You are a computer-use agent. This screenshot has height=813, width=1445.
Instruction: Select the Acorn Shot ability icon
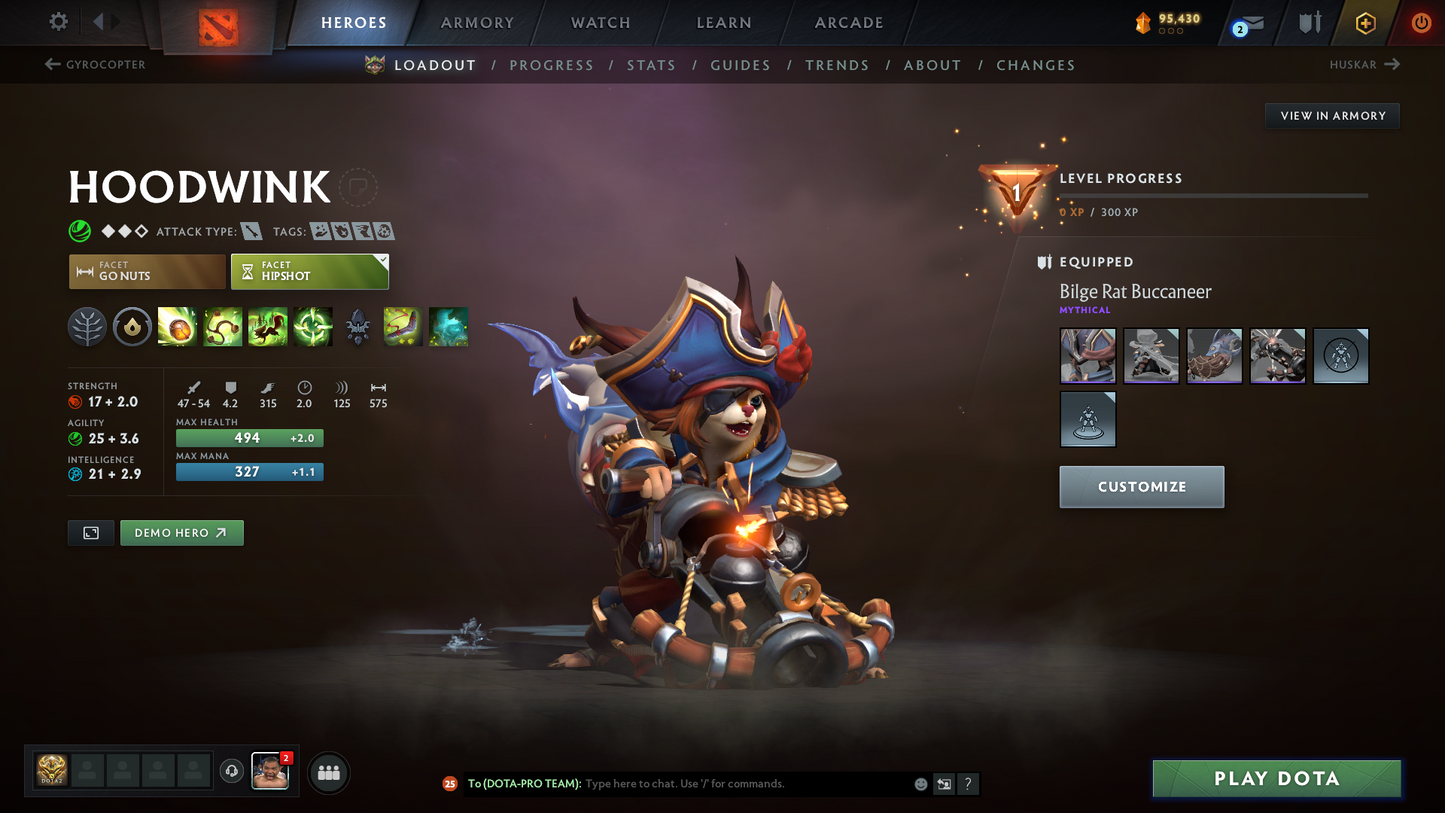point(177,327)
